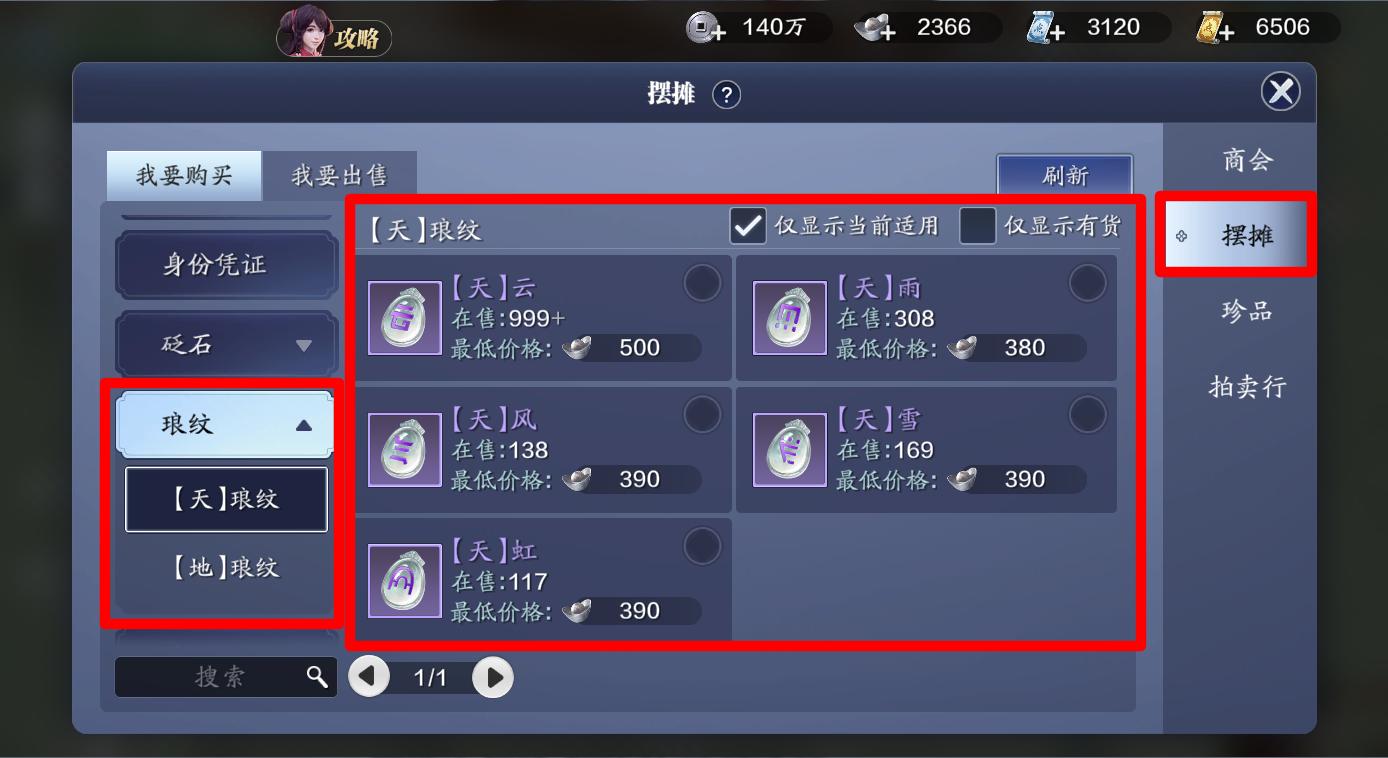Select the radio circle for 【天】风
The width and height of the screenshot is (1388, 758).
(x=703, y=414)
